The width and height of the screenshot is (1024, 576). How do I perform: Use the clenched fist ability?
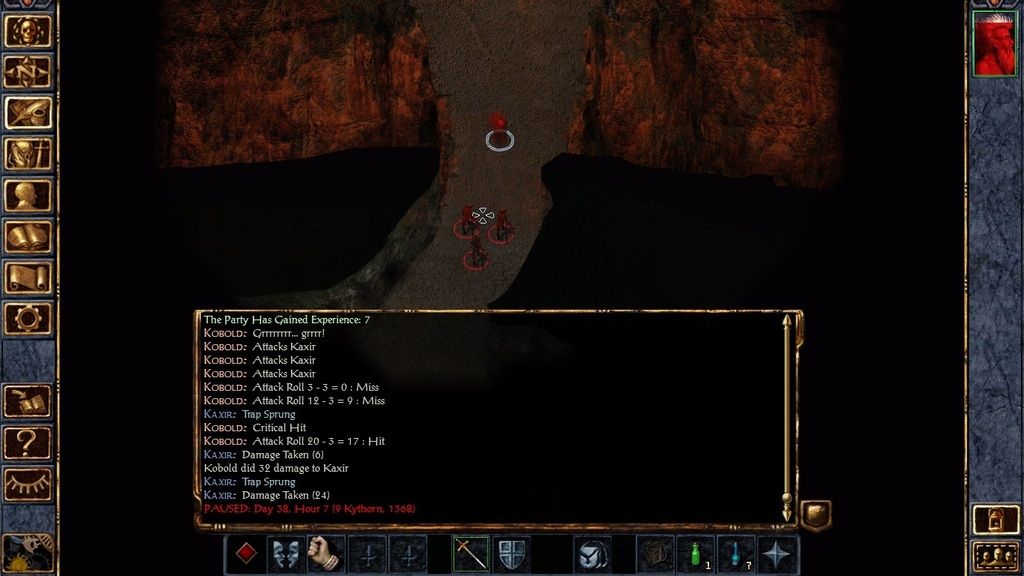[x=326, y=554]
